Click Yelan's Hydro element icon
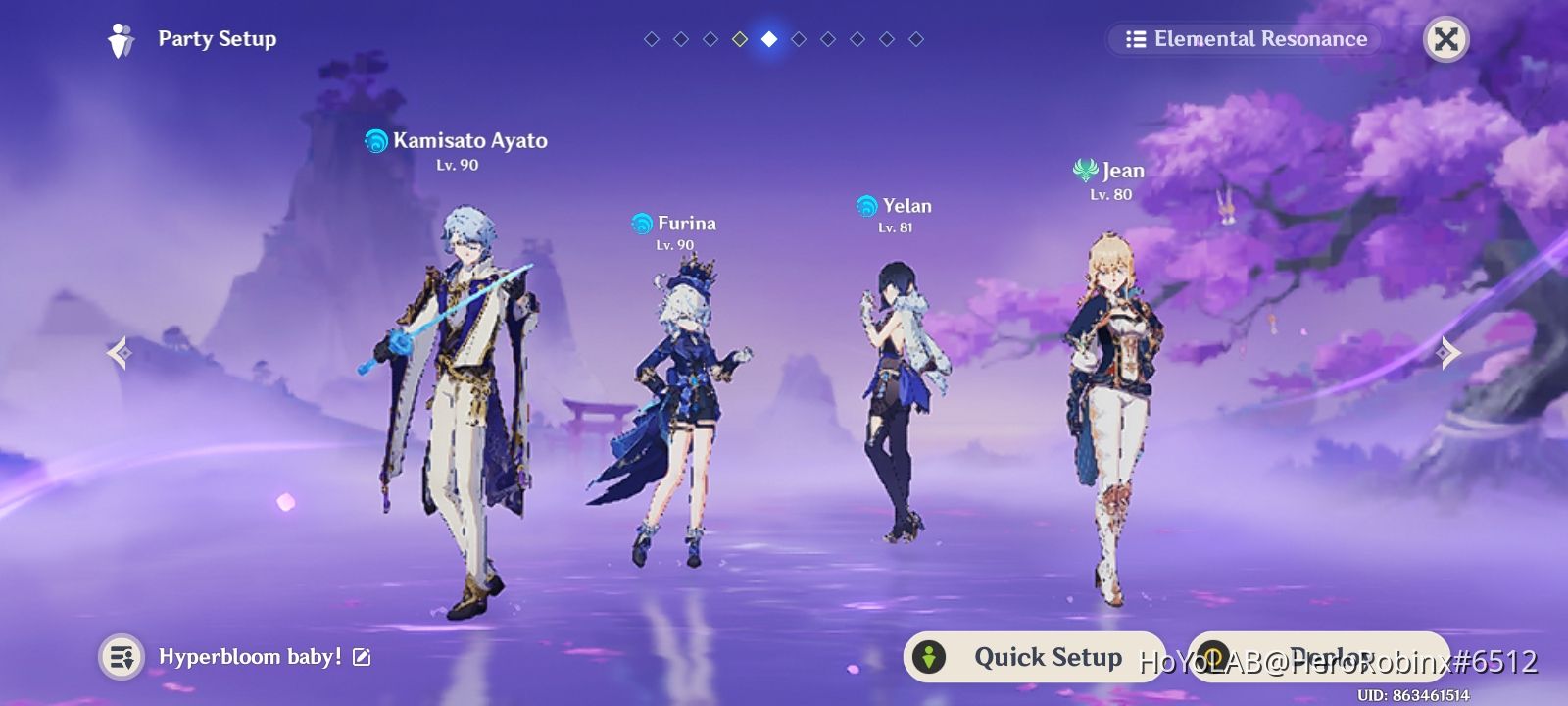The height and width of the screenshot is (706, 1568). coord(866,206)
